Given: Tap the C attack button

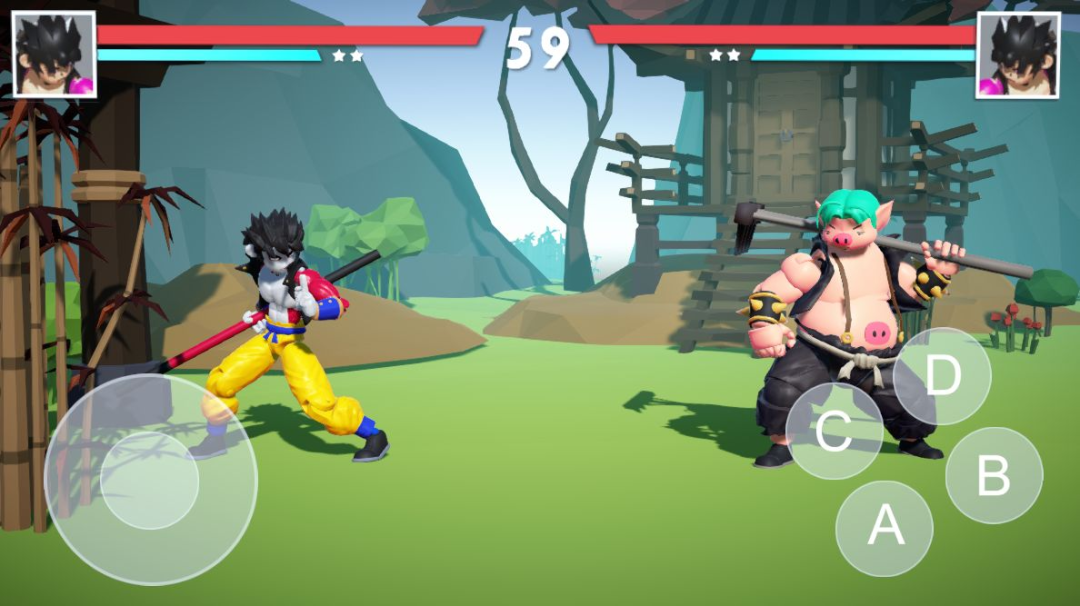Looking at the screenshot, I should click(x=834, y=431).
